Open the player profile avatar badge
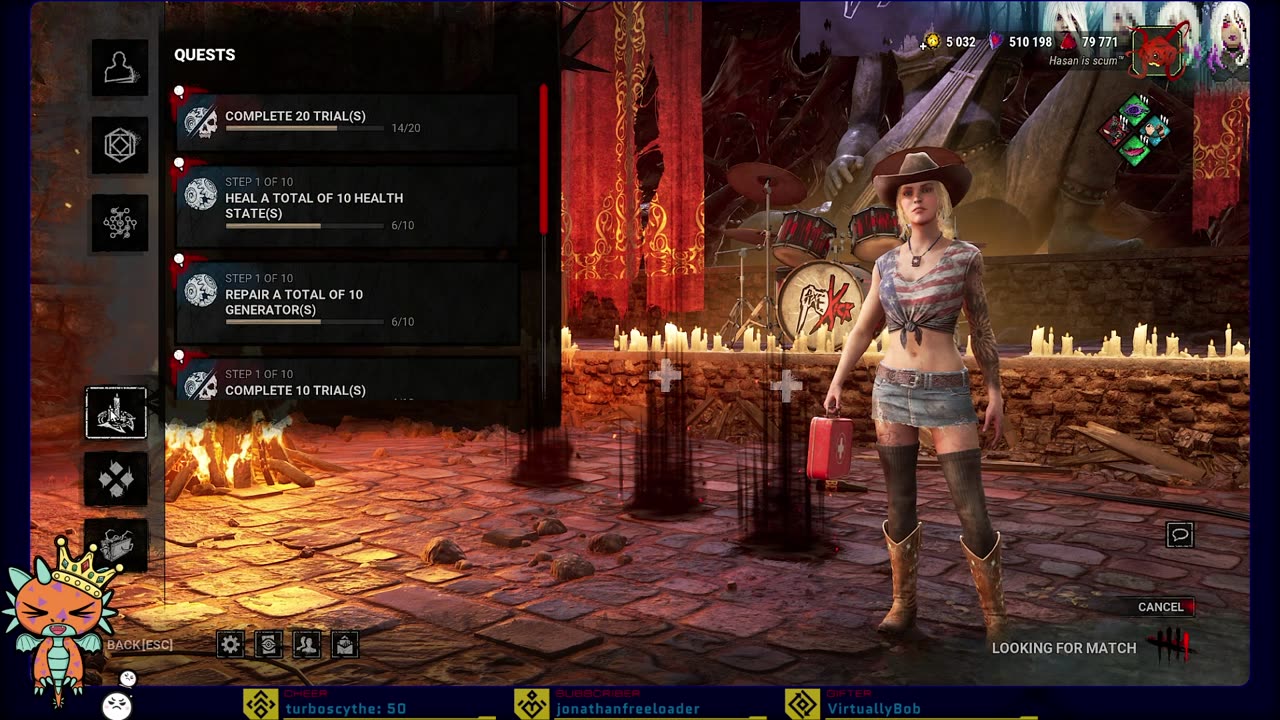1280x720 pixels. coord(1157,52)
